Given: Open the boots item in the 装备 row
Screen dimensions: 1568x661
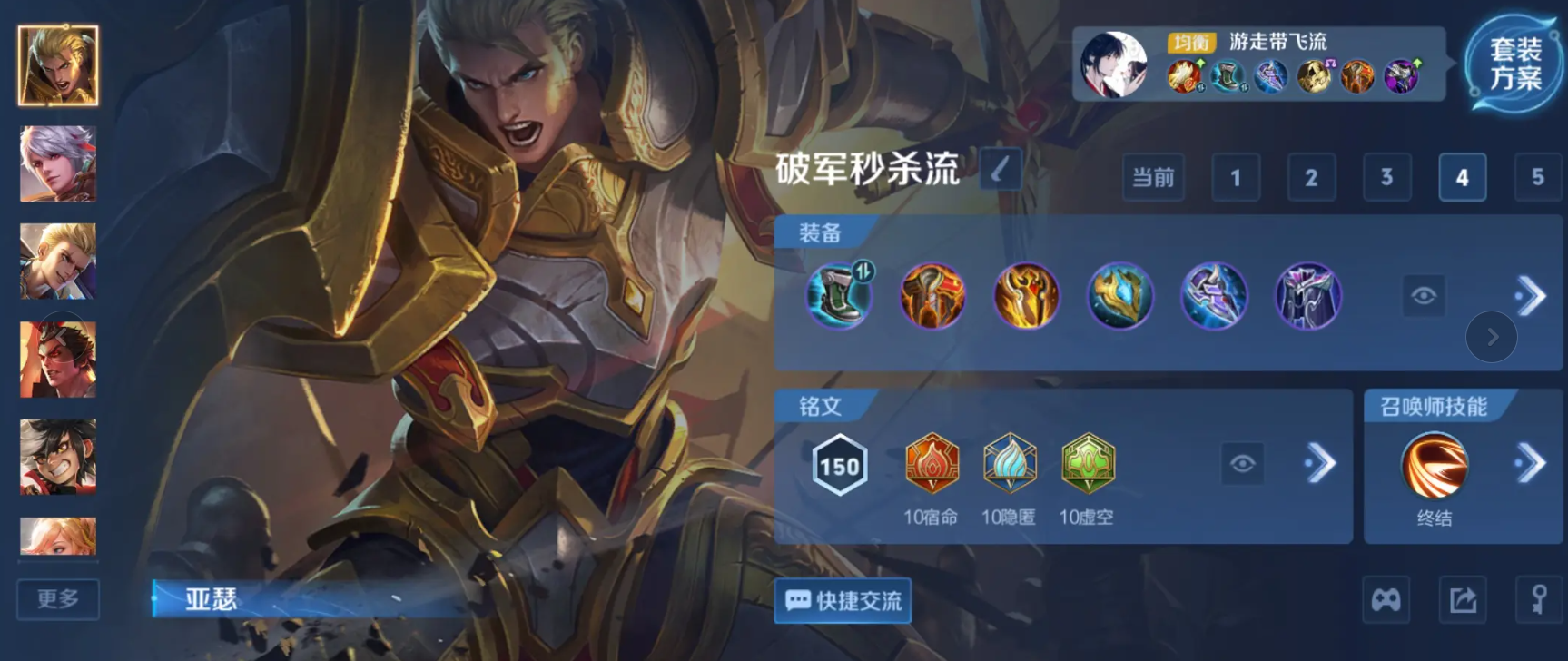Looking at the screenshot, I should [x=838, y=295].
